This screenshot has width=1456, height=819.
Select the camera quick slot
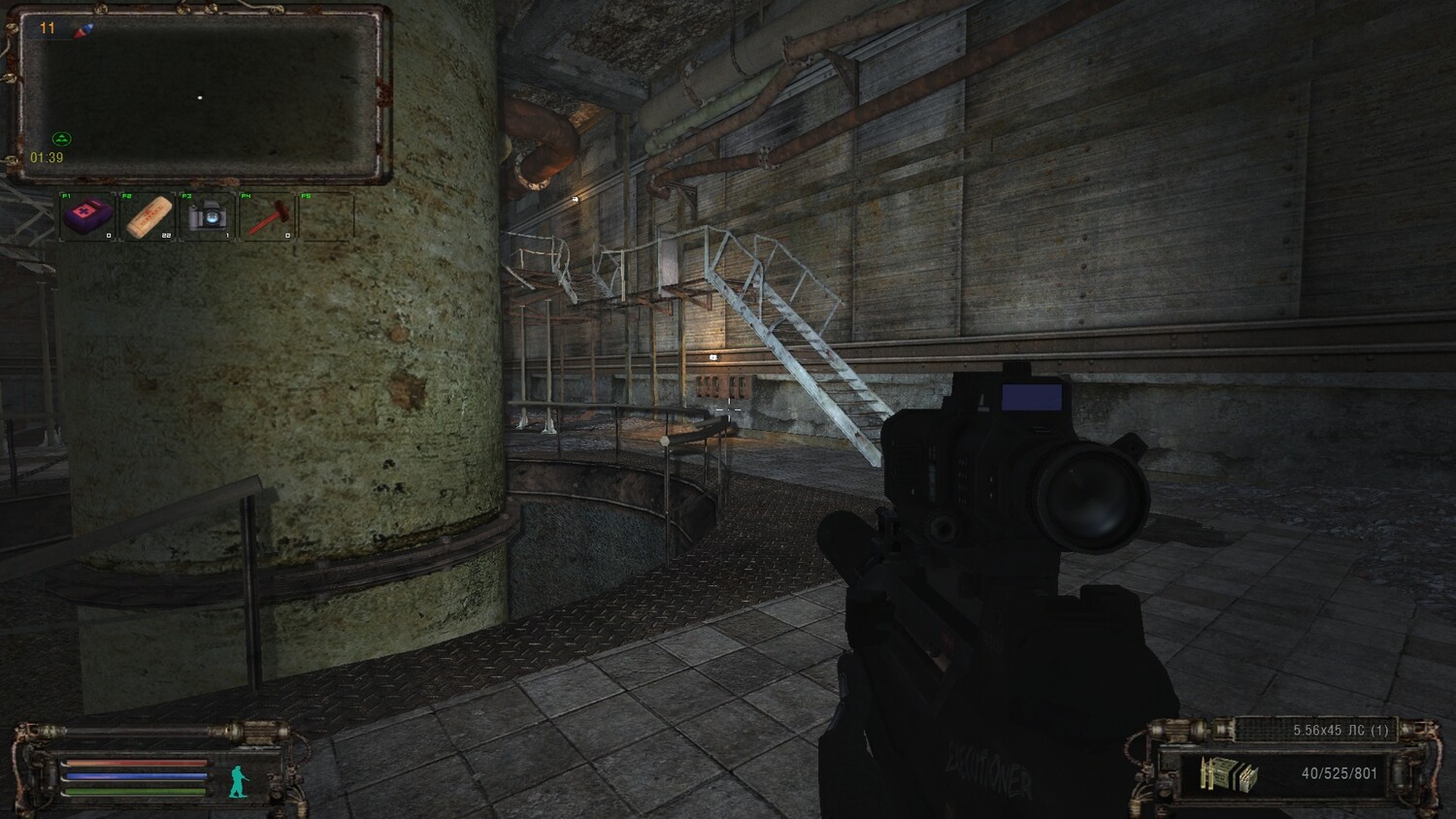point(207,215)
